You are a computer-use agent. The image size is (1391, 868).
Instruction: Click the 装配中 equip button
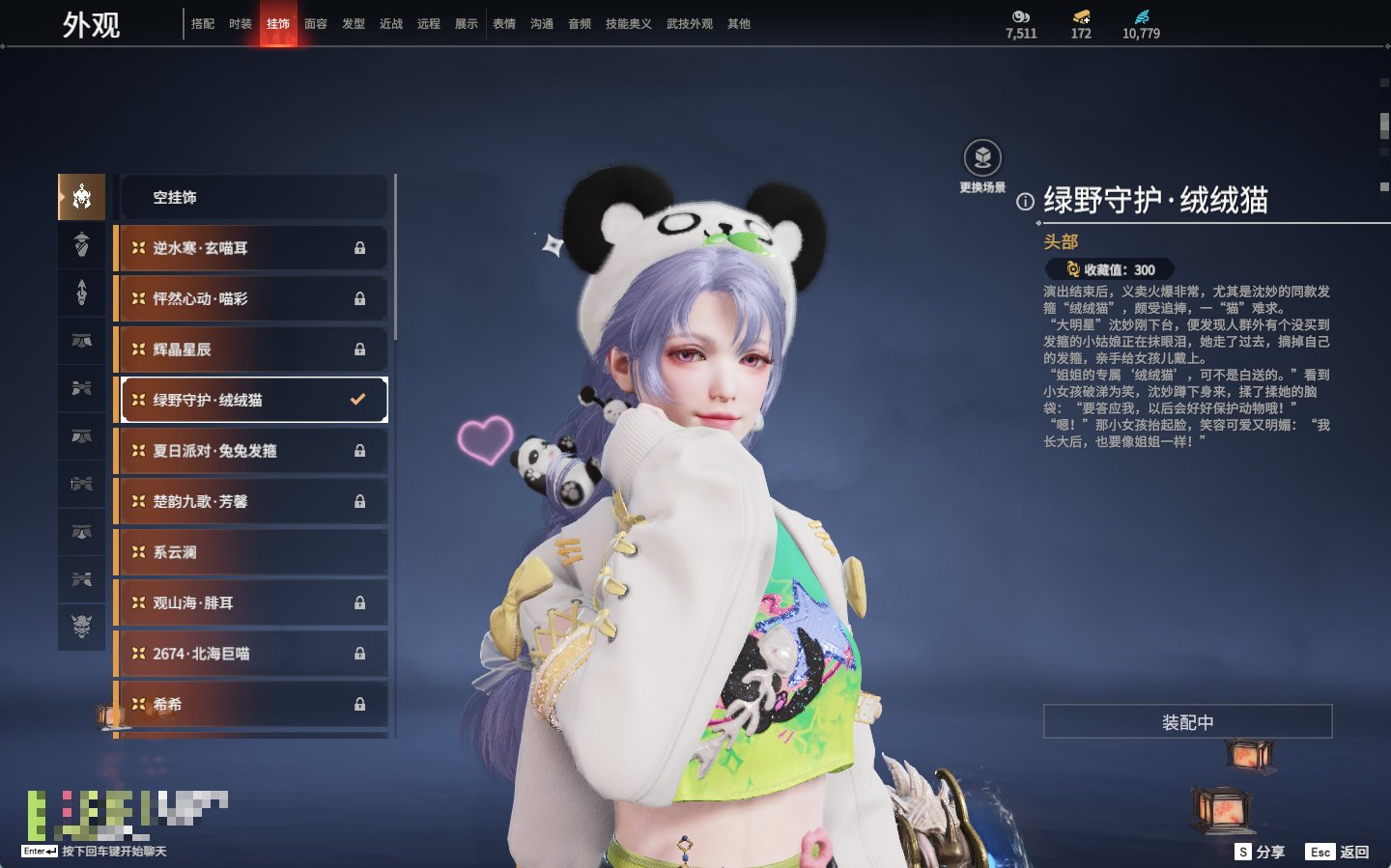pos(1187,722)
